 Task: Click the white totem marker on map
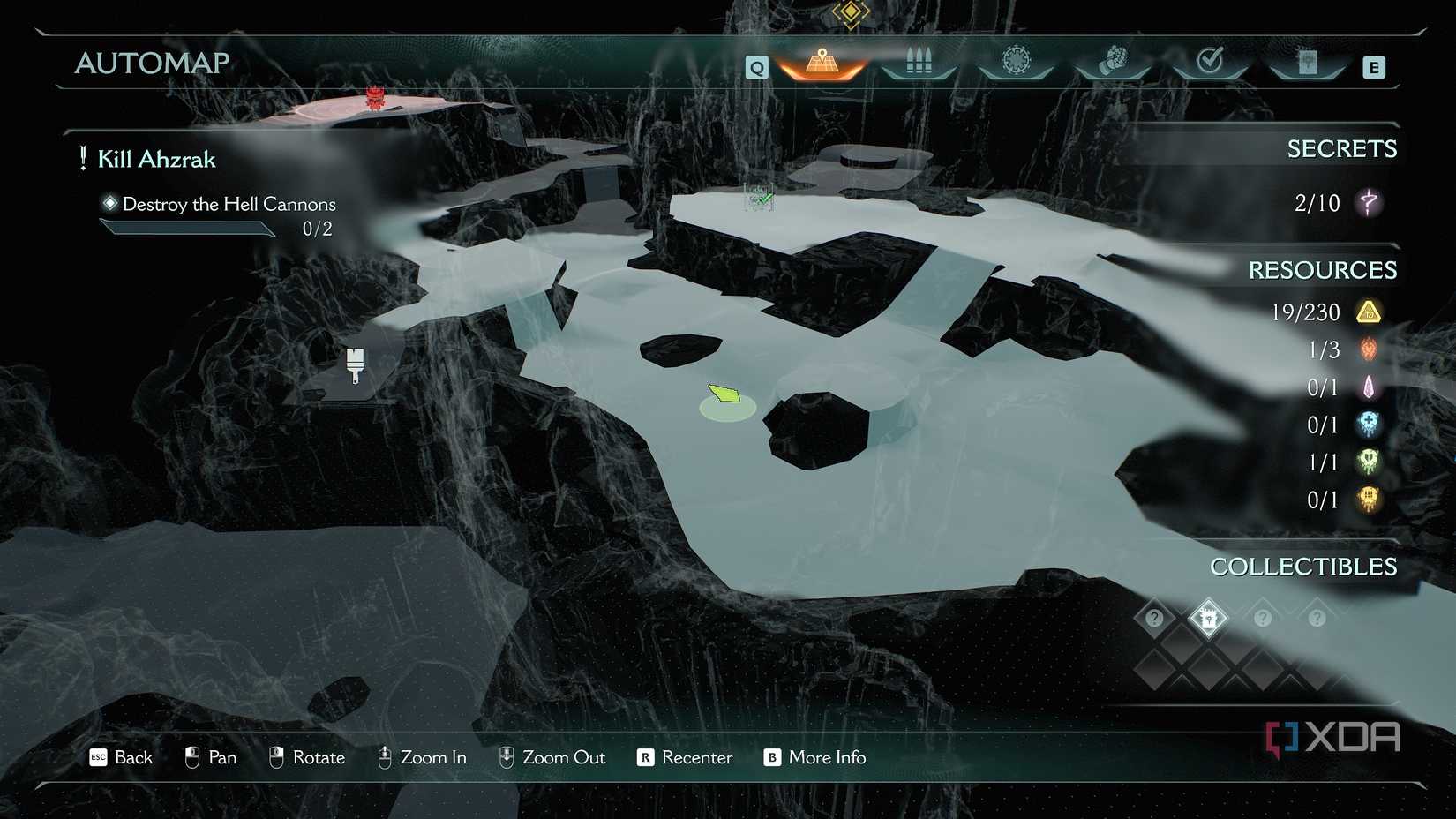click(356, 364)
